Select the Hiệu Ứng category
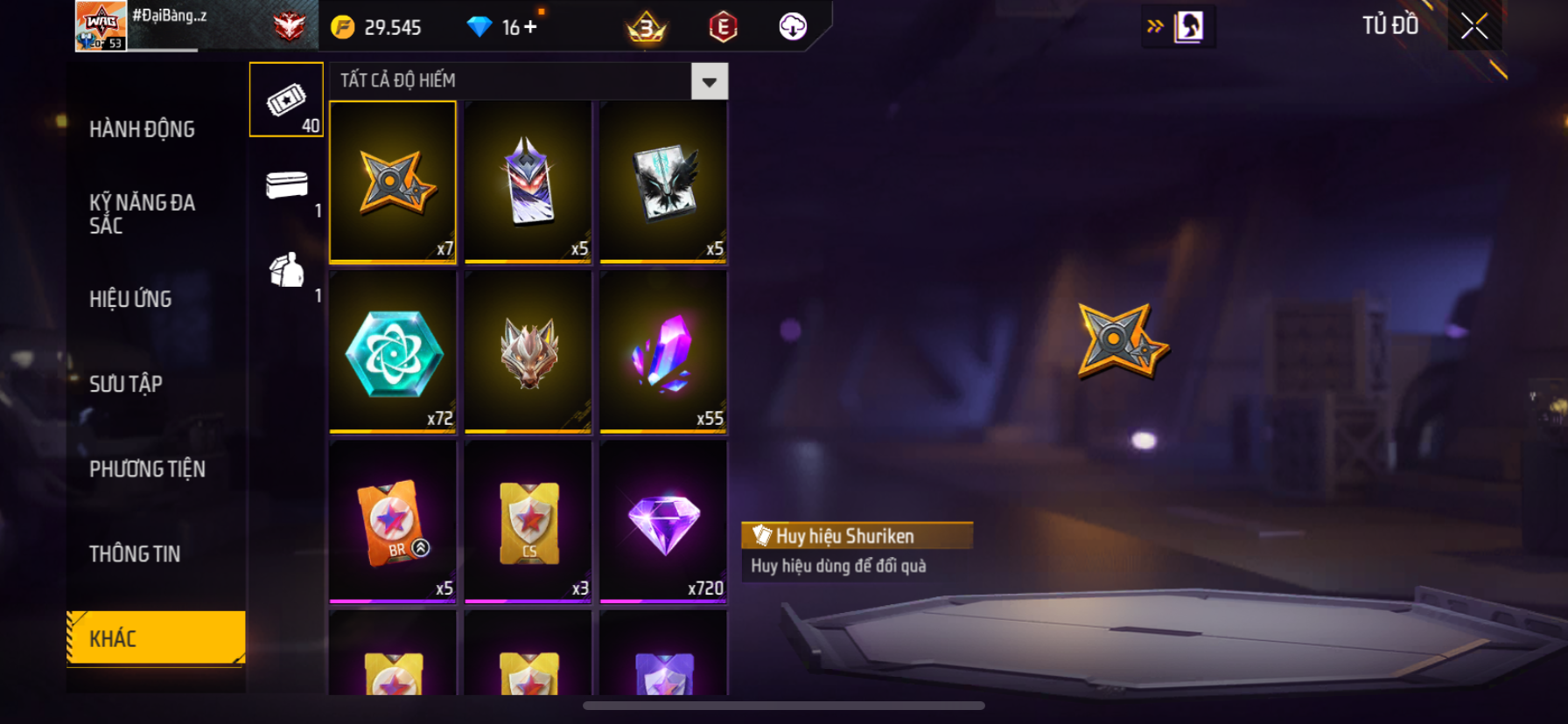1568x724 pixels. (x=130, y=299)
